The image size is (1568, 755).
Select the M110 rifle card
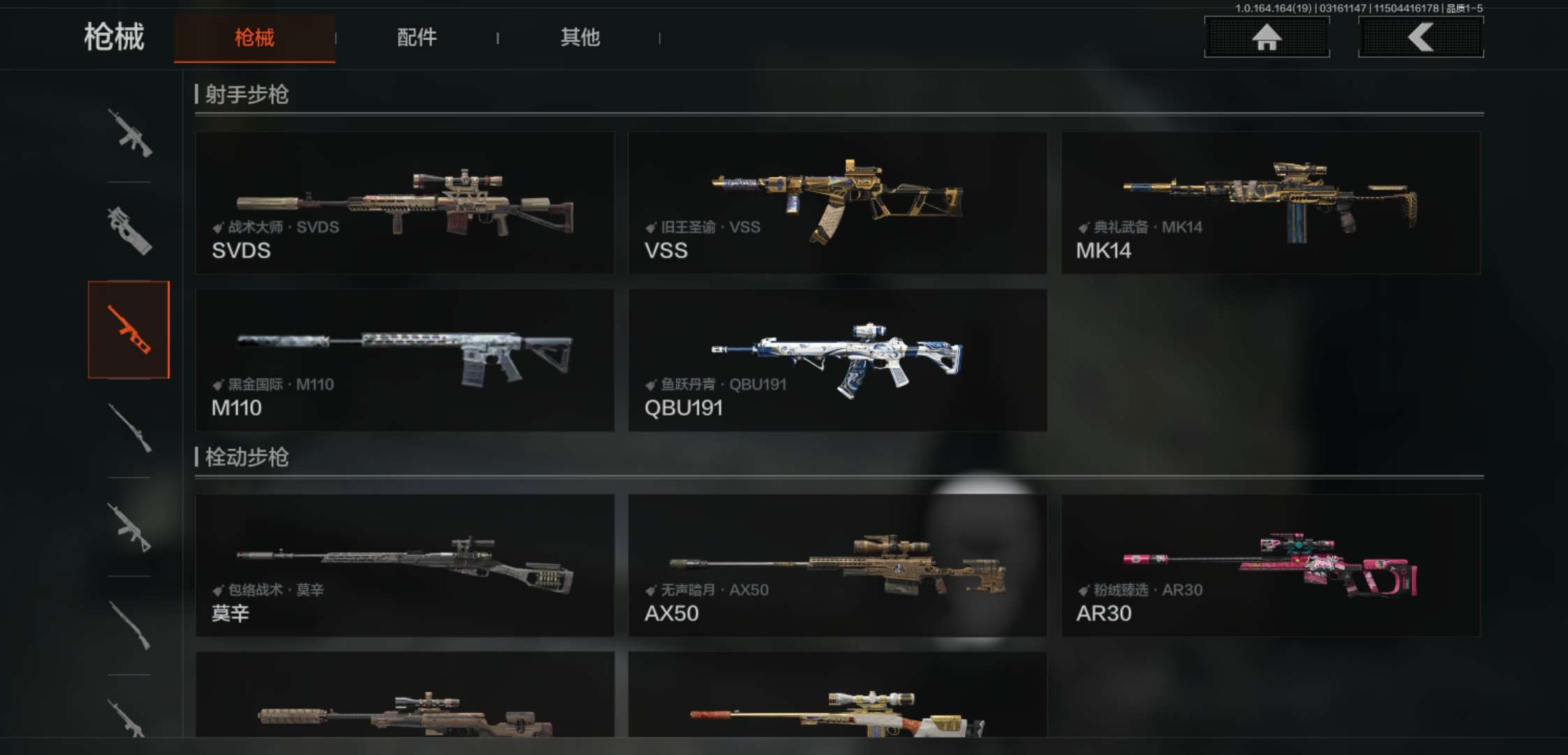point(405,360)
